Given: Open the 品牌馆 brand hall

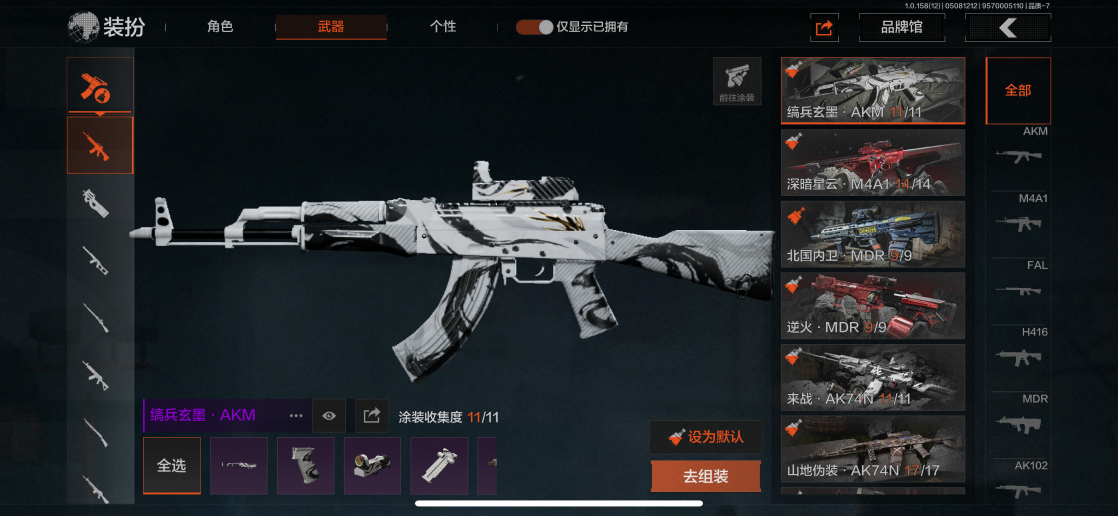Looking at the screenshot, I should pos(901,27).
